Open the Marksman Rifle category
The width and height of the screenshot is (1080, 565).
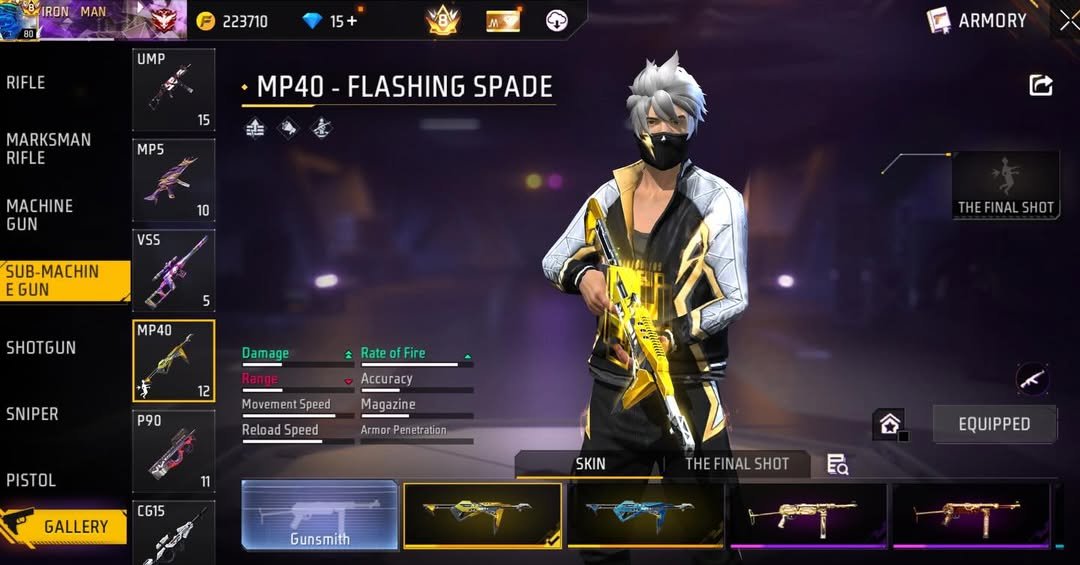pos(48,149)
